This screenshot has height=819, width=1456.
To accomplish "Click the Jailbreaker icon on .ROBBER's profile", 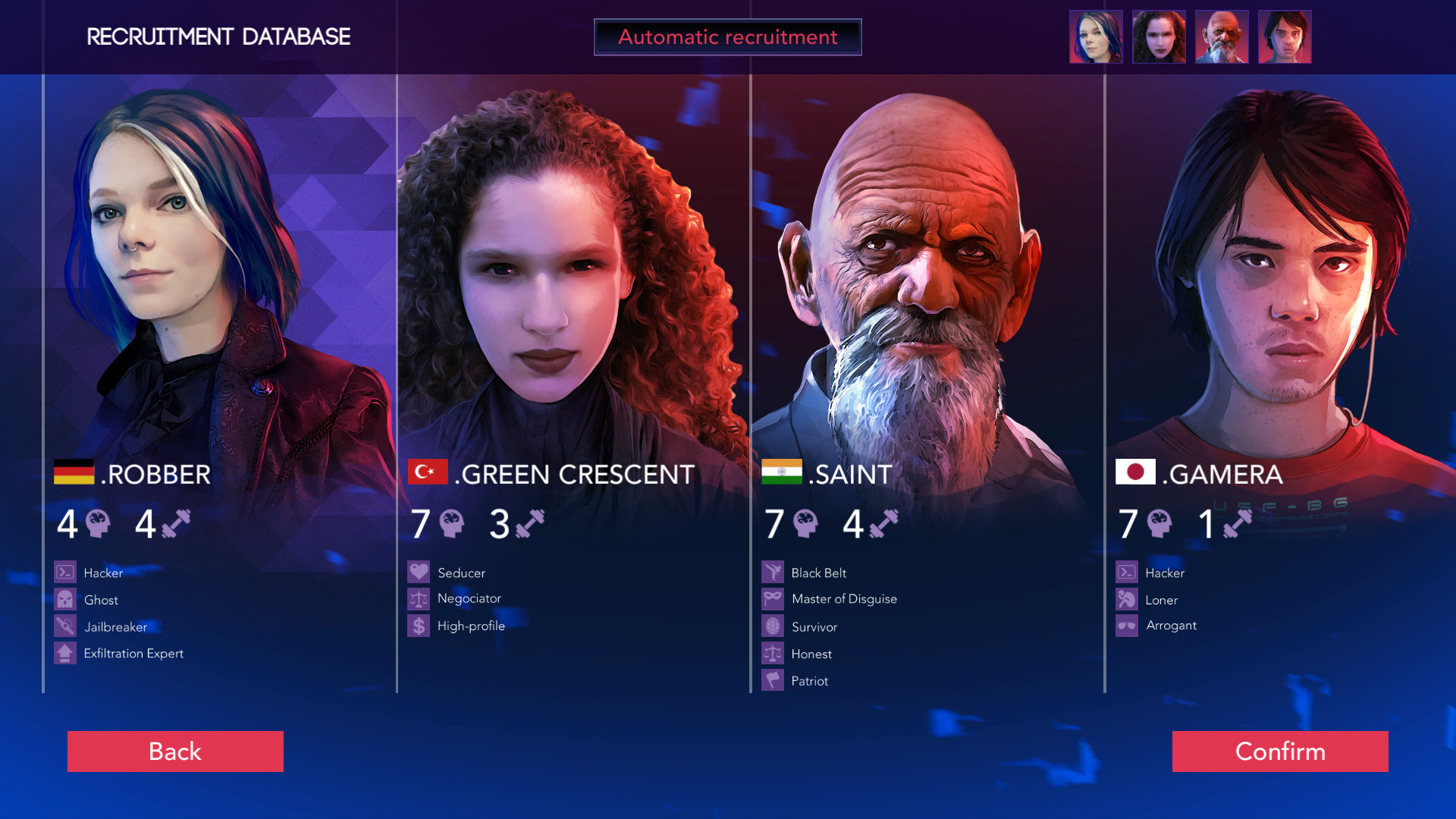I will [64, 626].
